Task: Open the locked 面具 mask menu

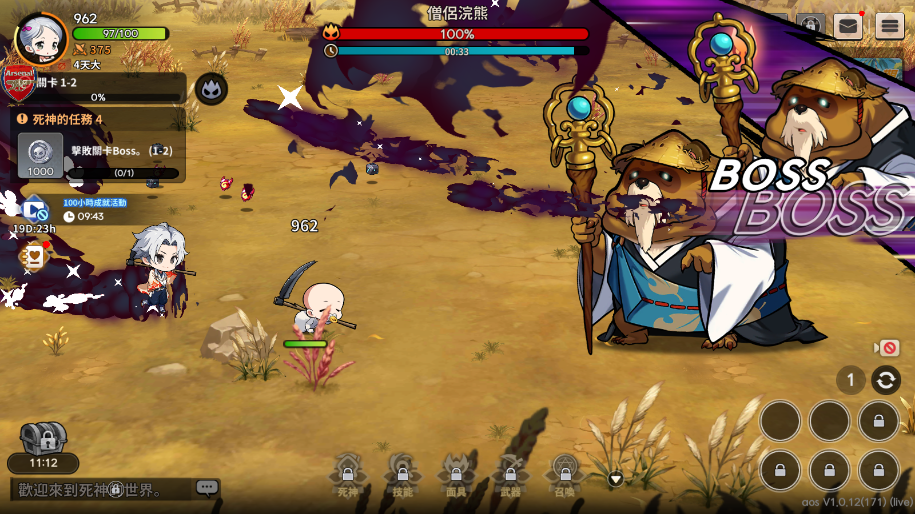Action: 456,474
